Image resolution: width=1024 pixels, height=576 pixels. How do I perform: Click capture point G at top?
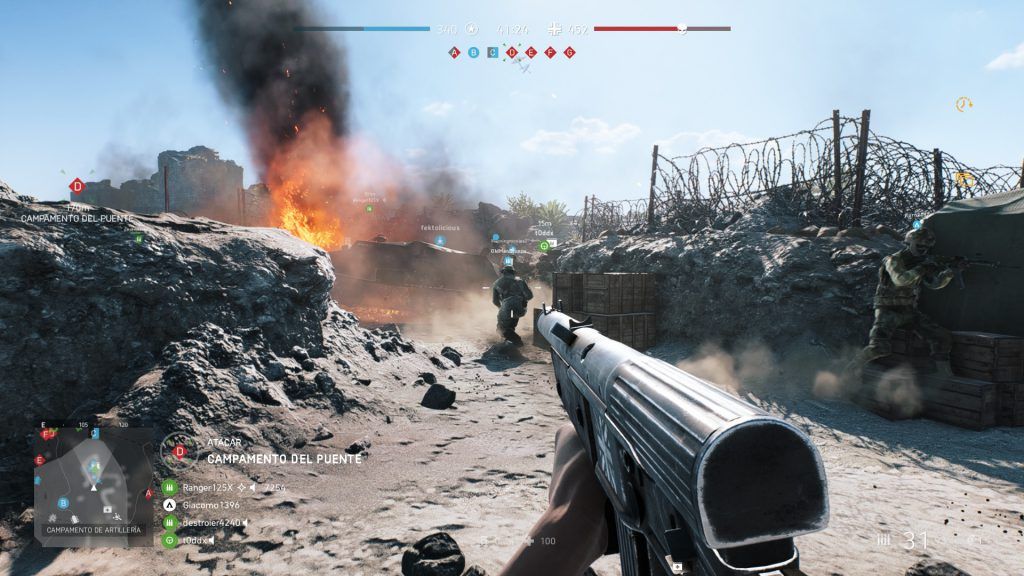(569, 52)
